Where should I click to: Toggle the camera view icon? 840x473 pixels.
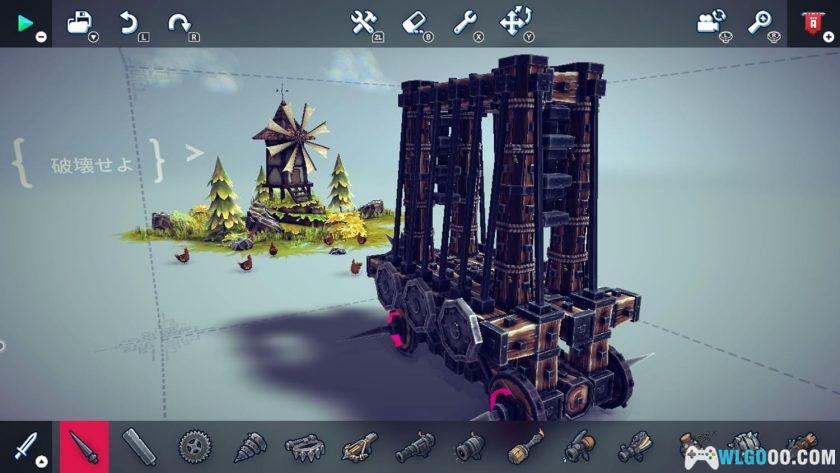point(711,23)
